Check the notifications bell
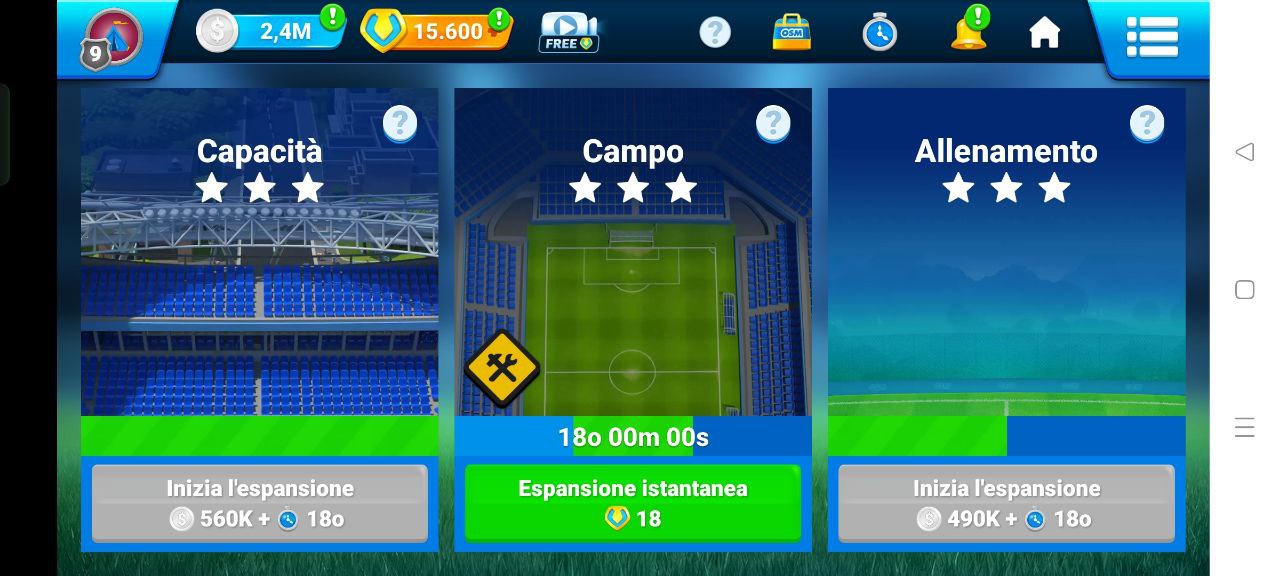 pos(968,32)
